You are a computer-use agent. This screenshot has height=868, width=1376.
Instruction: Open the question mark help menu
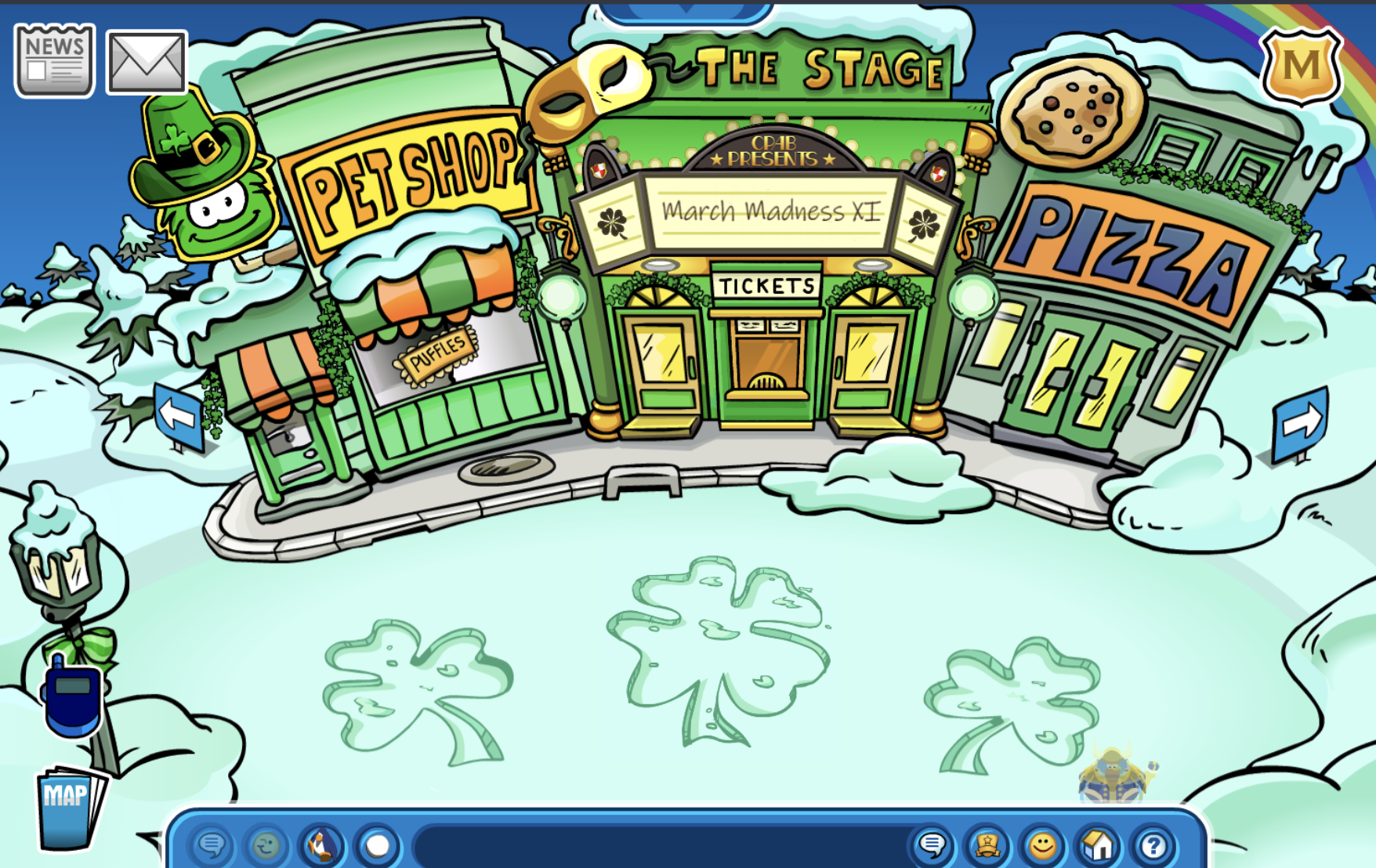coord(1153,845)
